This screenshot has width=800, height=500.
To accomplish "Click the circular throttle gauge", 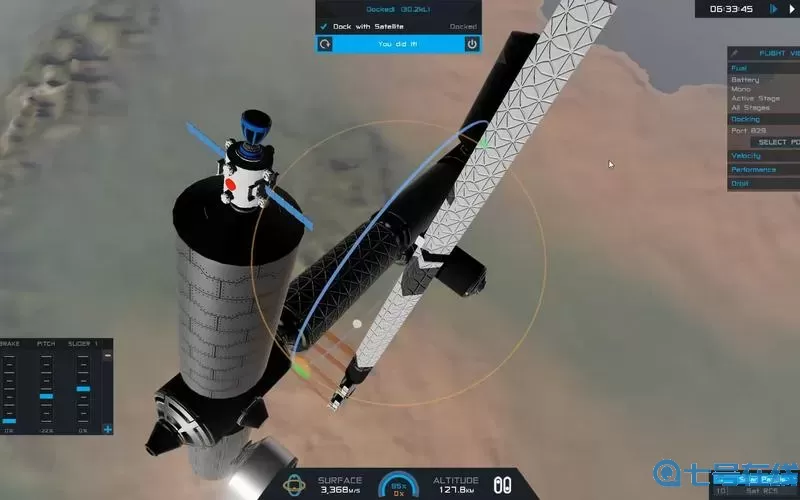I will coord(399,484).
